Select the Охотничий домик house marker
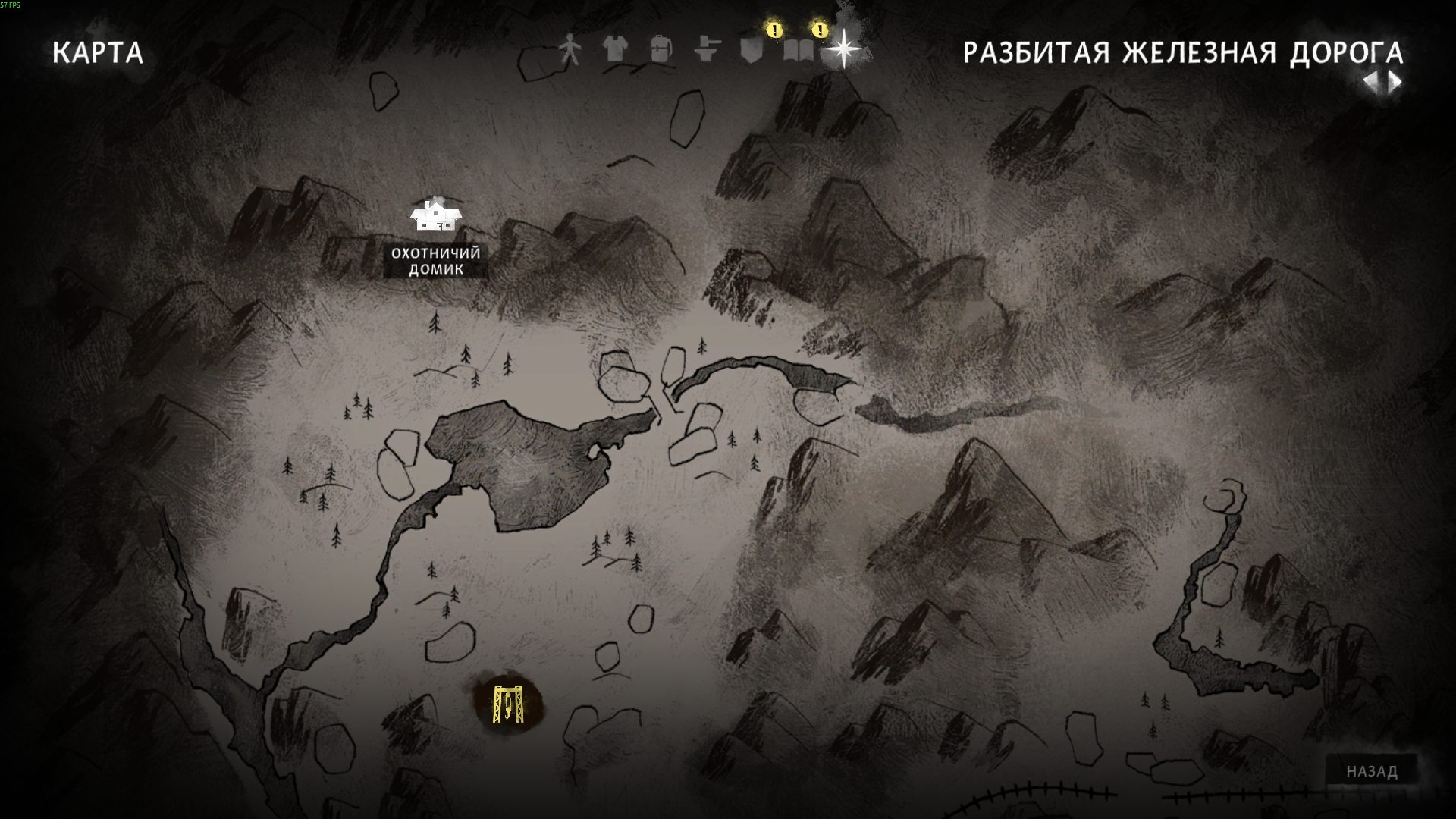The image size is (1456, 819). click(x=435, y=215)
